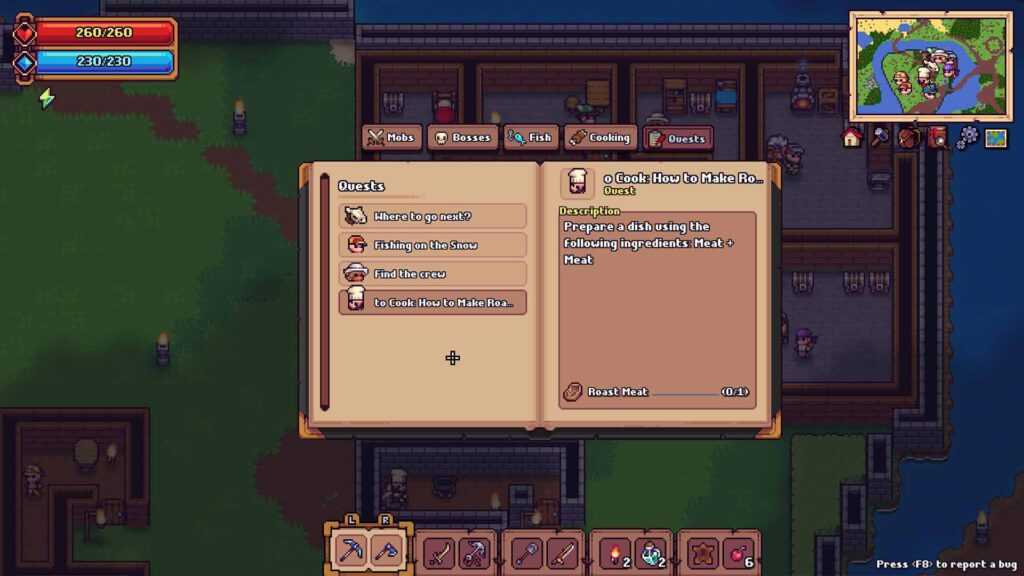Open the 'Fishing on the Snow' quest
Screen dimensions: 1024x576
tap(433, 245)
